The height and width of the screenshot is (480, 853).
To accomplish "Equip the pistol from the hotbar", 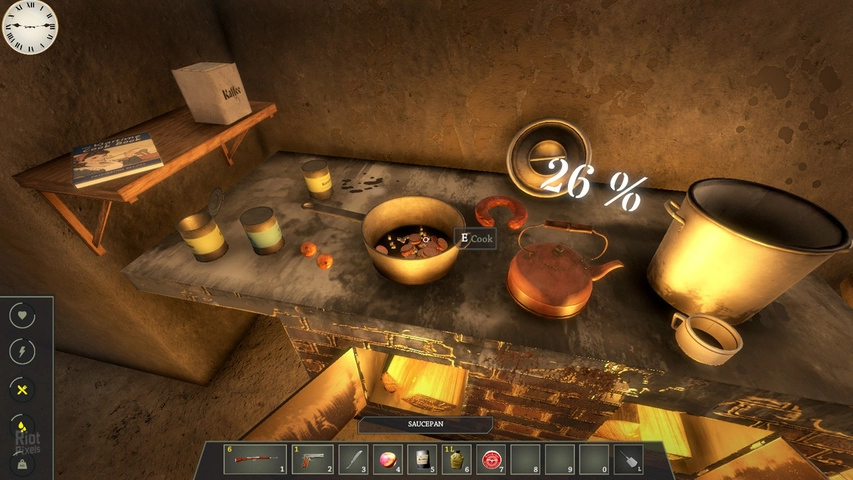I will (308, 459).
